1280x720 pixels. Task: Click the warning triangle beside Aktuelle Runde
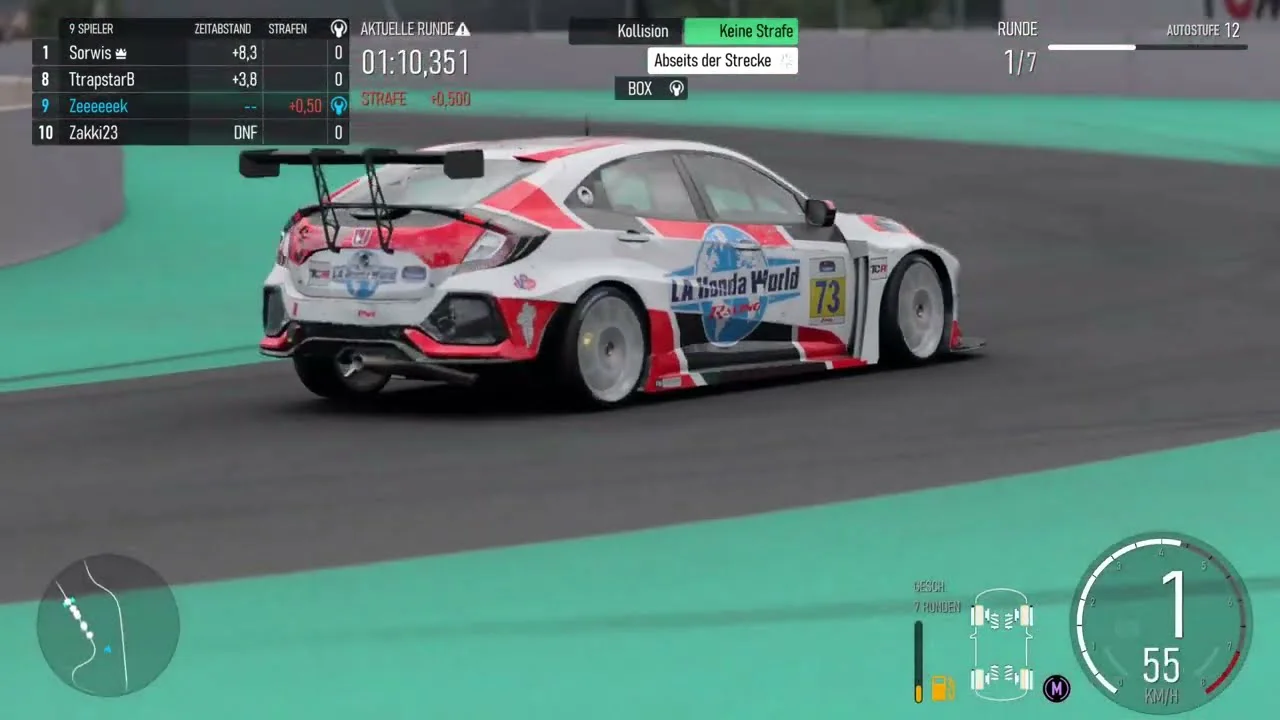tap(462, 29)
